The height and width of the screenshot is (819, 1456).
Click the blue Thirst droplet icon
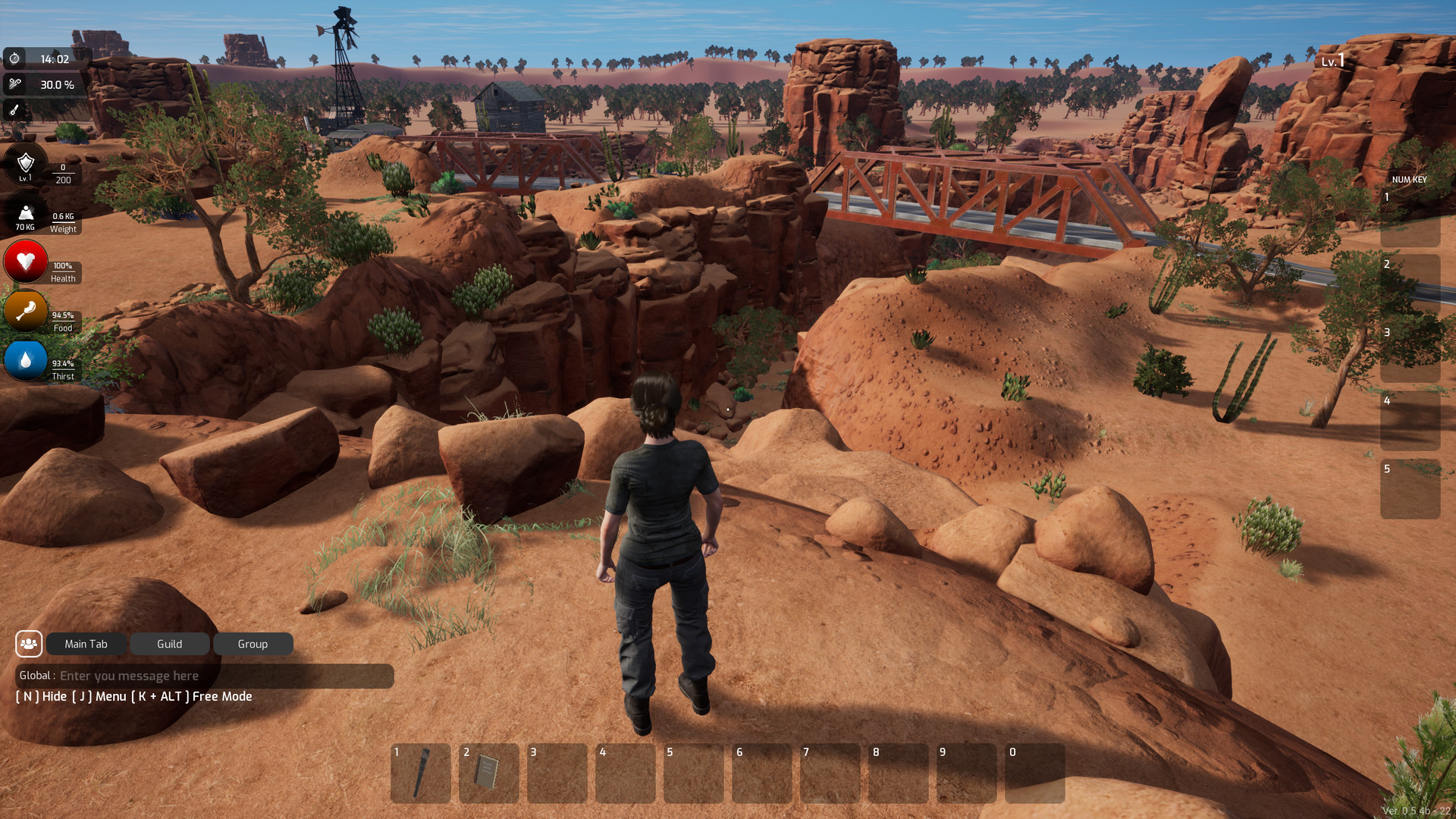coord(25,361)
